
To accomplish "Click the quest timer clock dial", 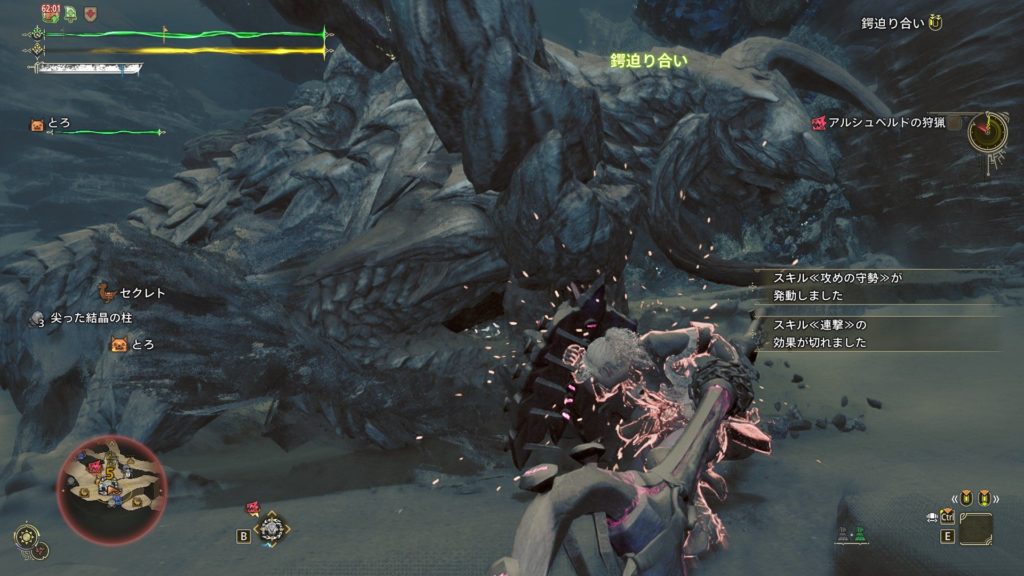I will click(x=988, y=131).
